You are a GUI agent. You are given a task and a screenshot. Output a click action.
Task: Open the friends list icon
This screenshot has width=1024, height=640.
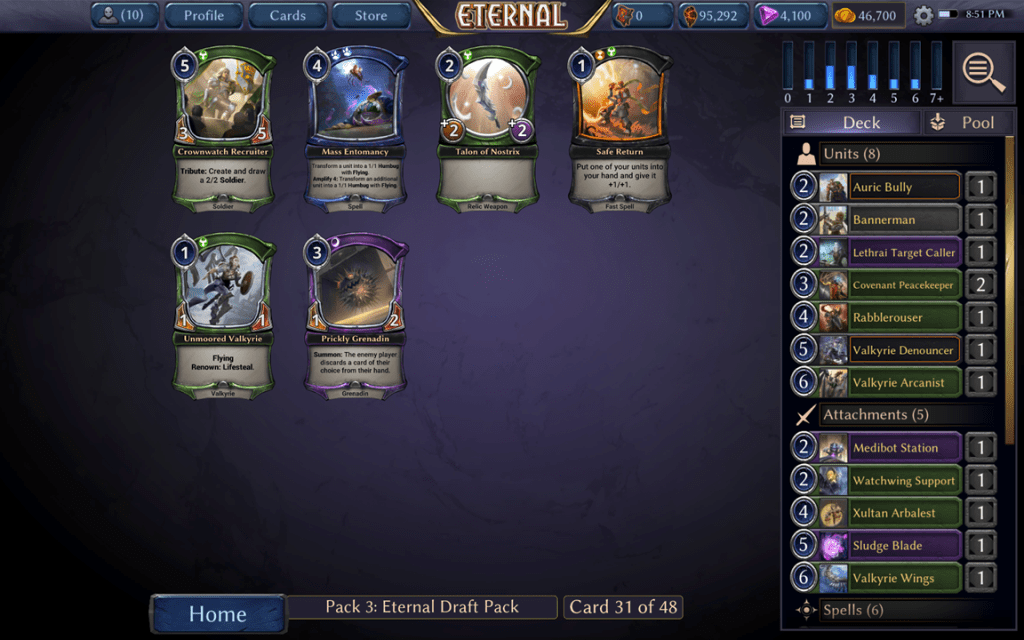click(x=124, y=15)
